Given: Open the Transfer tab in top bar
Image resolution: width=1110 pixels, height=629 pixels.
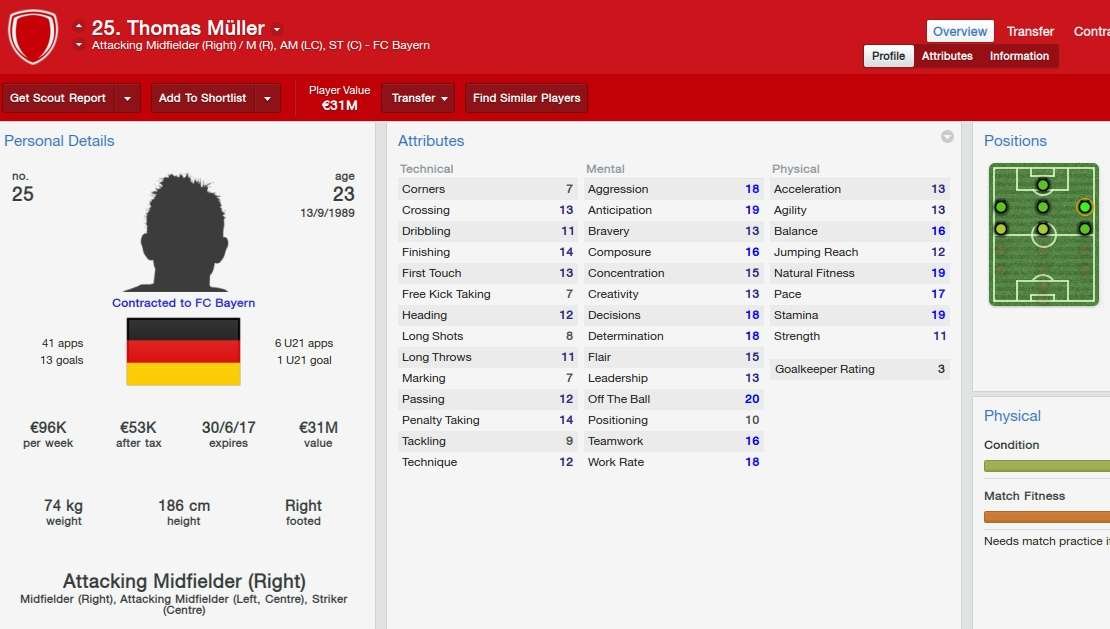Looking at the screenshot, I should click(1030, 31).
